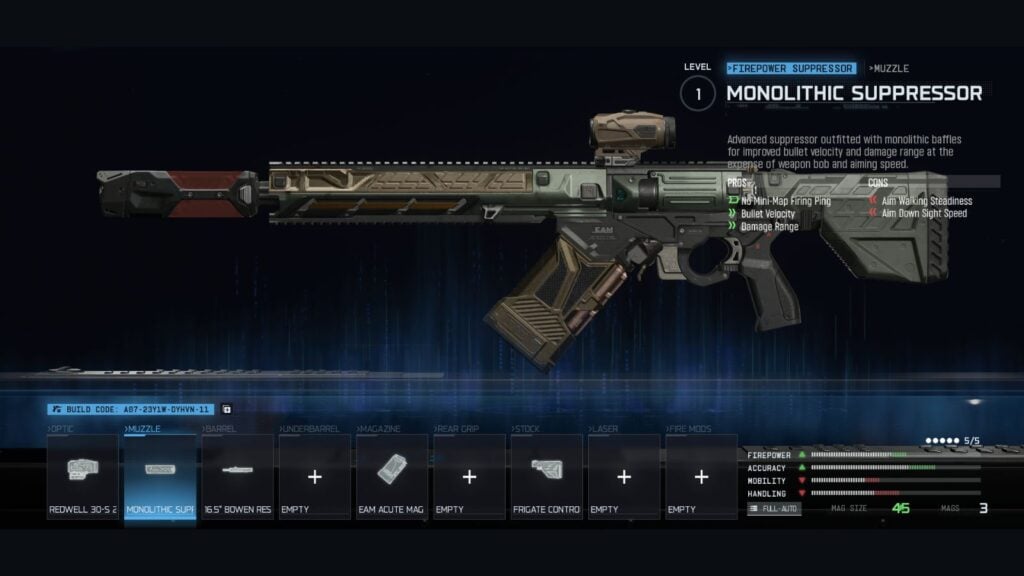Select the Frigate stock slot
1024x576 pixels.
point(546,476)
